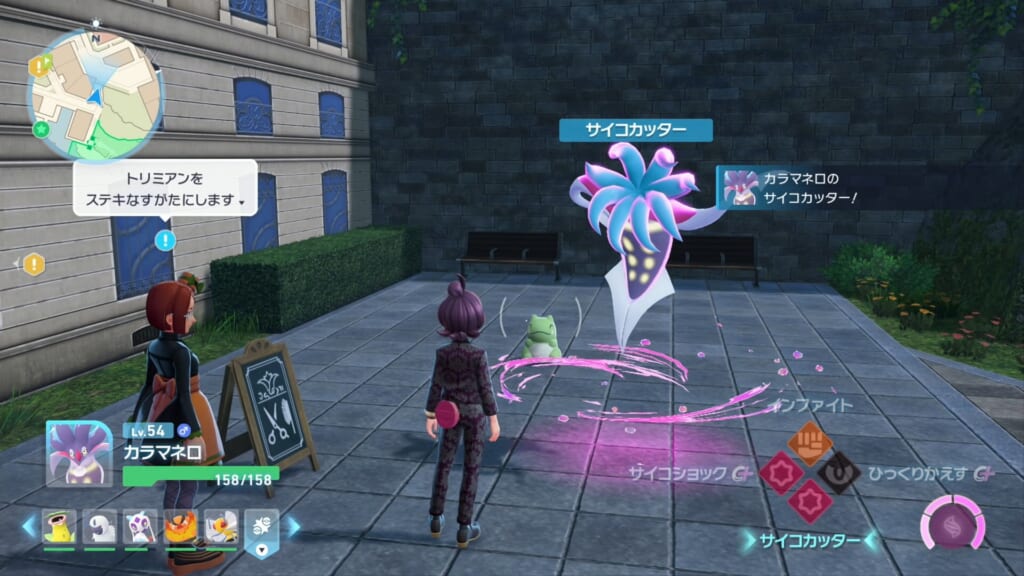Expand the トリミアン quest objective box
Screen dimensions: 1024x576
point(163,188)
